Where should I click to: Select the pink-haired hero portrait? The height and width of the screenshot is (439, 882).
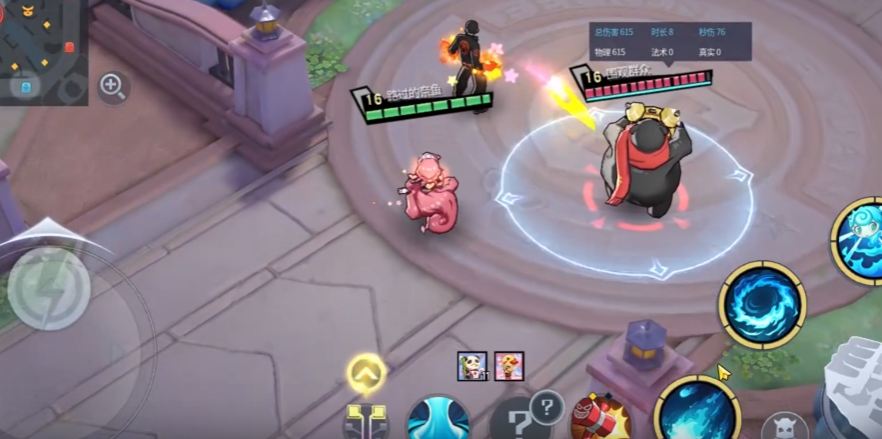click(x=509, y=366)
